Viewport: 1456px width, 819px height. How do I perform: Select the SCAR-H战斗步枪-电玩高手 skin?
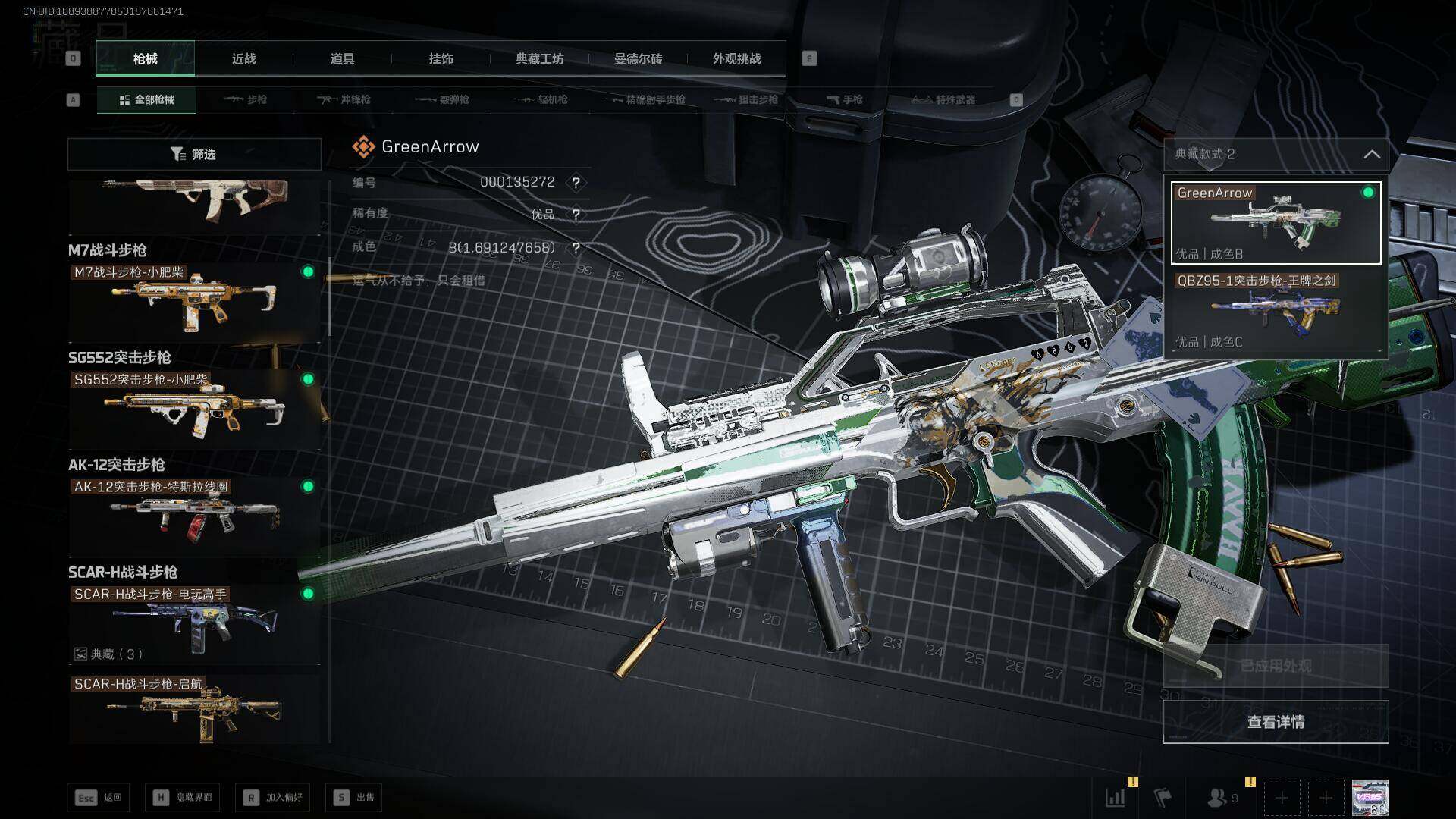coord(194,623)
